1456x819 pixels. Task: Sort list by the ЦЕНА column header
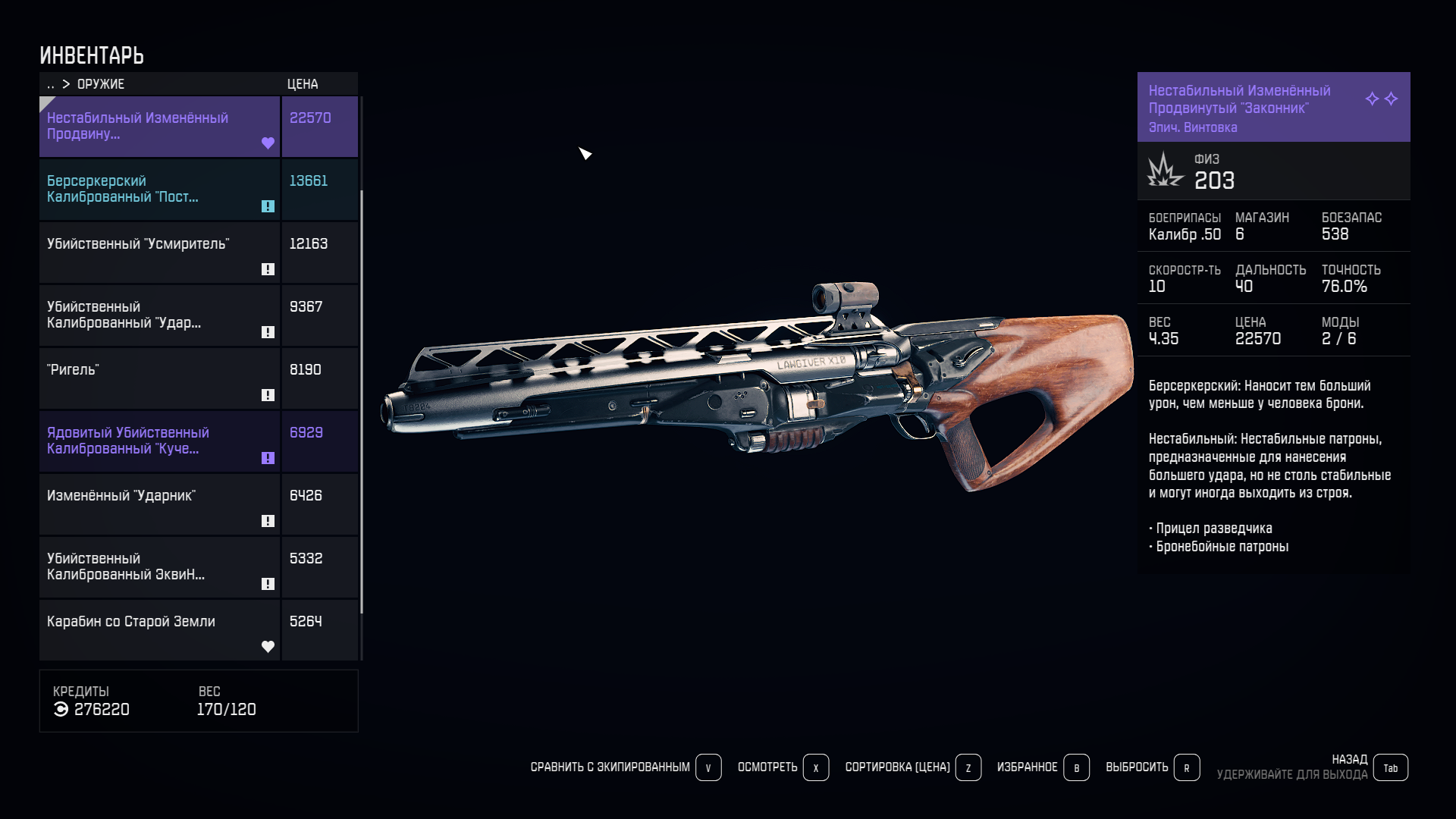[x=303, y=84]
